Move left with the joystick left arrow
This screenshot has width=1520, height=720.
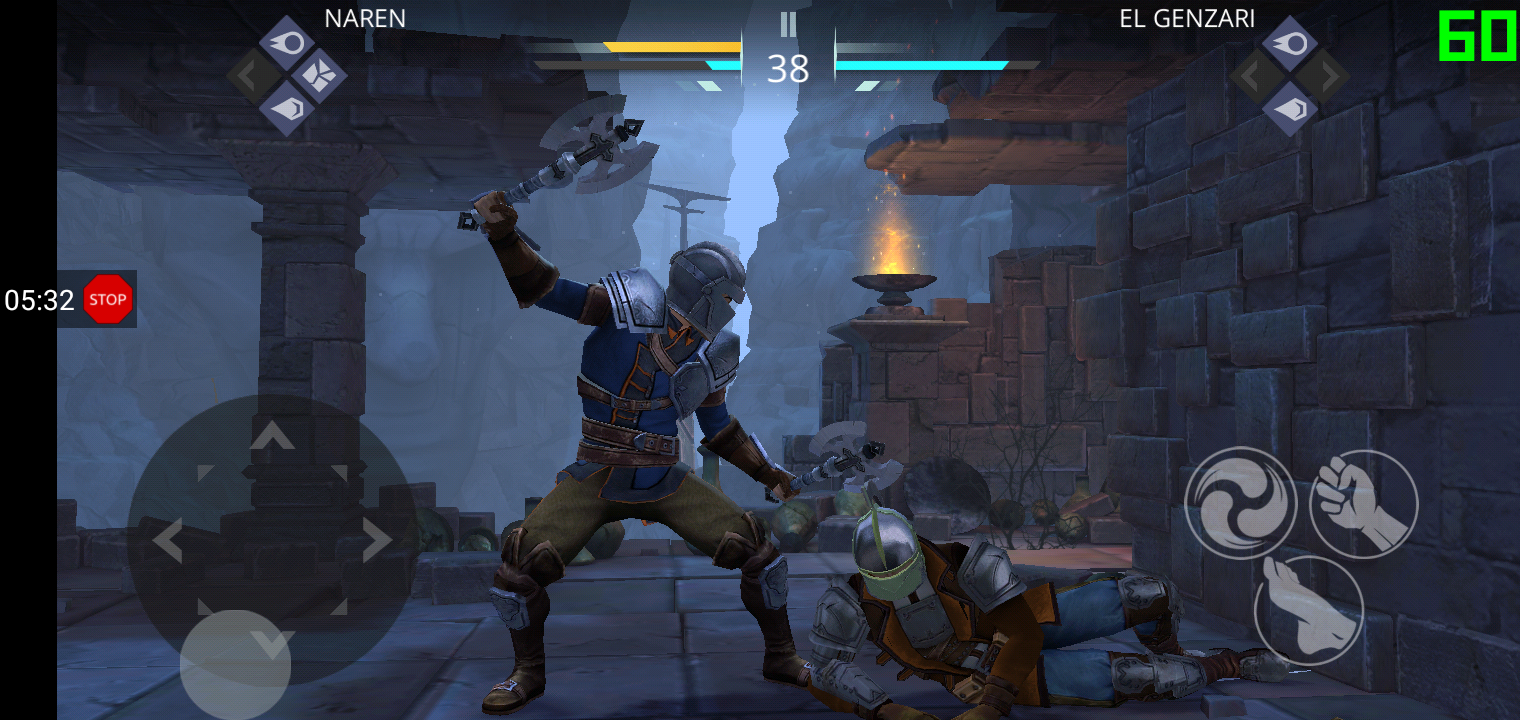(x=167, y=541)
